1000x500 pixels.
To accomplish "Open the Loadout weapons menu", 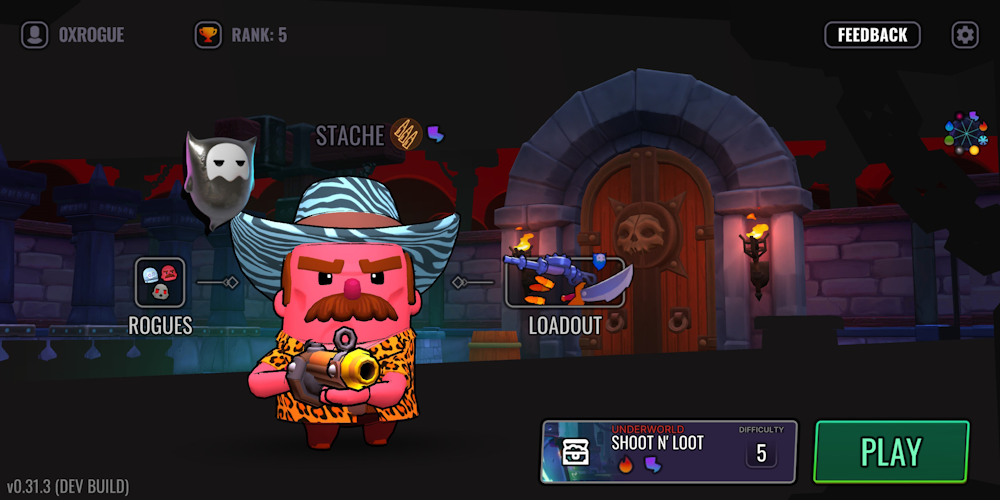I will tap(566, 283).
